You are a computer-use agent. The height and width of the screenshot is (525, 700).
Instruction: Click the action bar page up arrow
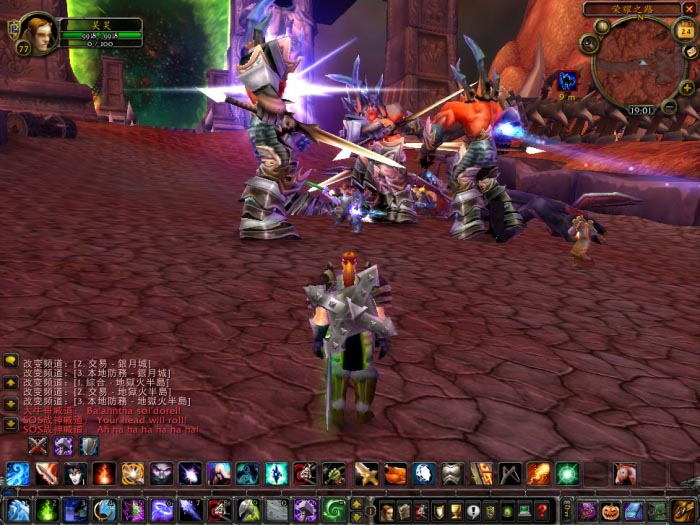point(355,504)
